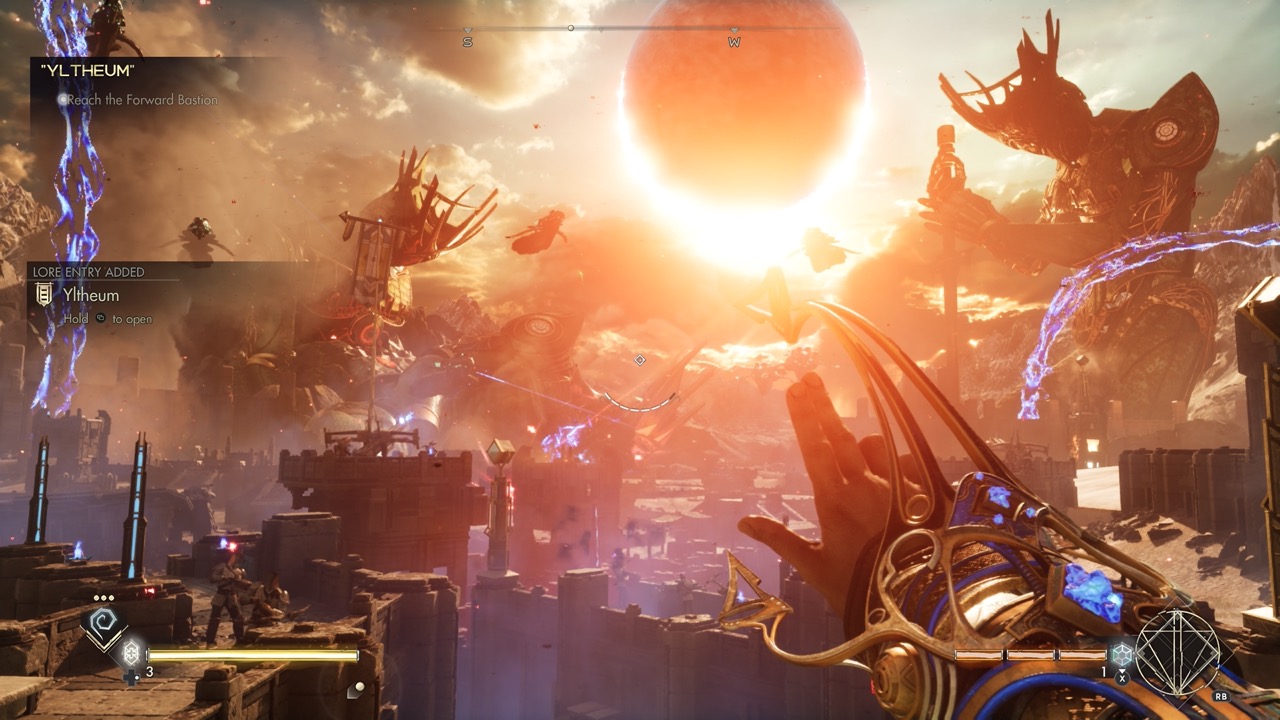
Task: Select the circular sigil spell emblem
Action: coord(1178,653)
